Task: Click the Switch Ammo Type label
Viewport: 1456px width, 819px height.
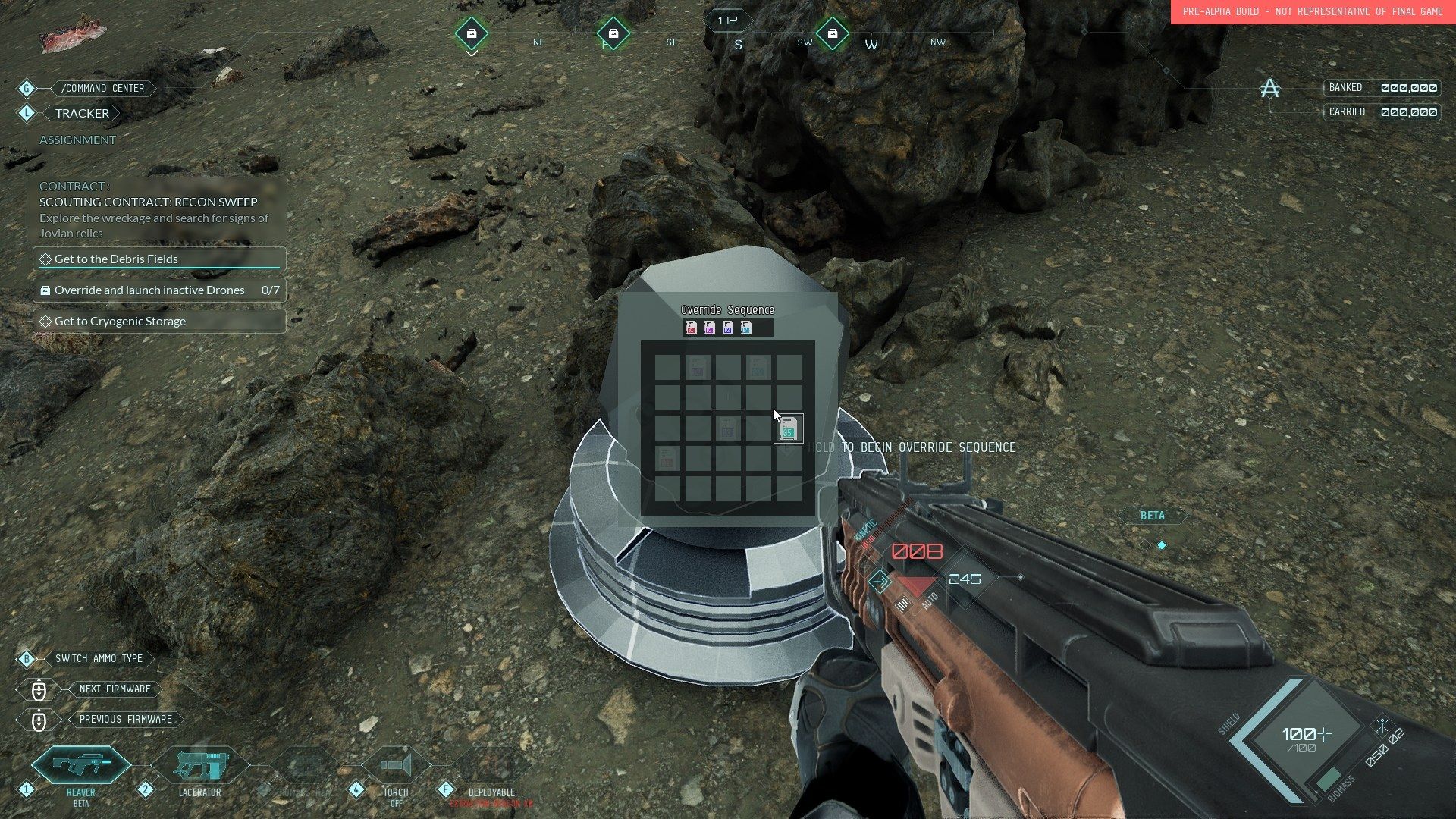Action: tap(99, 658)
